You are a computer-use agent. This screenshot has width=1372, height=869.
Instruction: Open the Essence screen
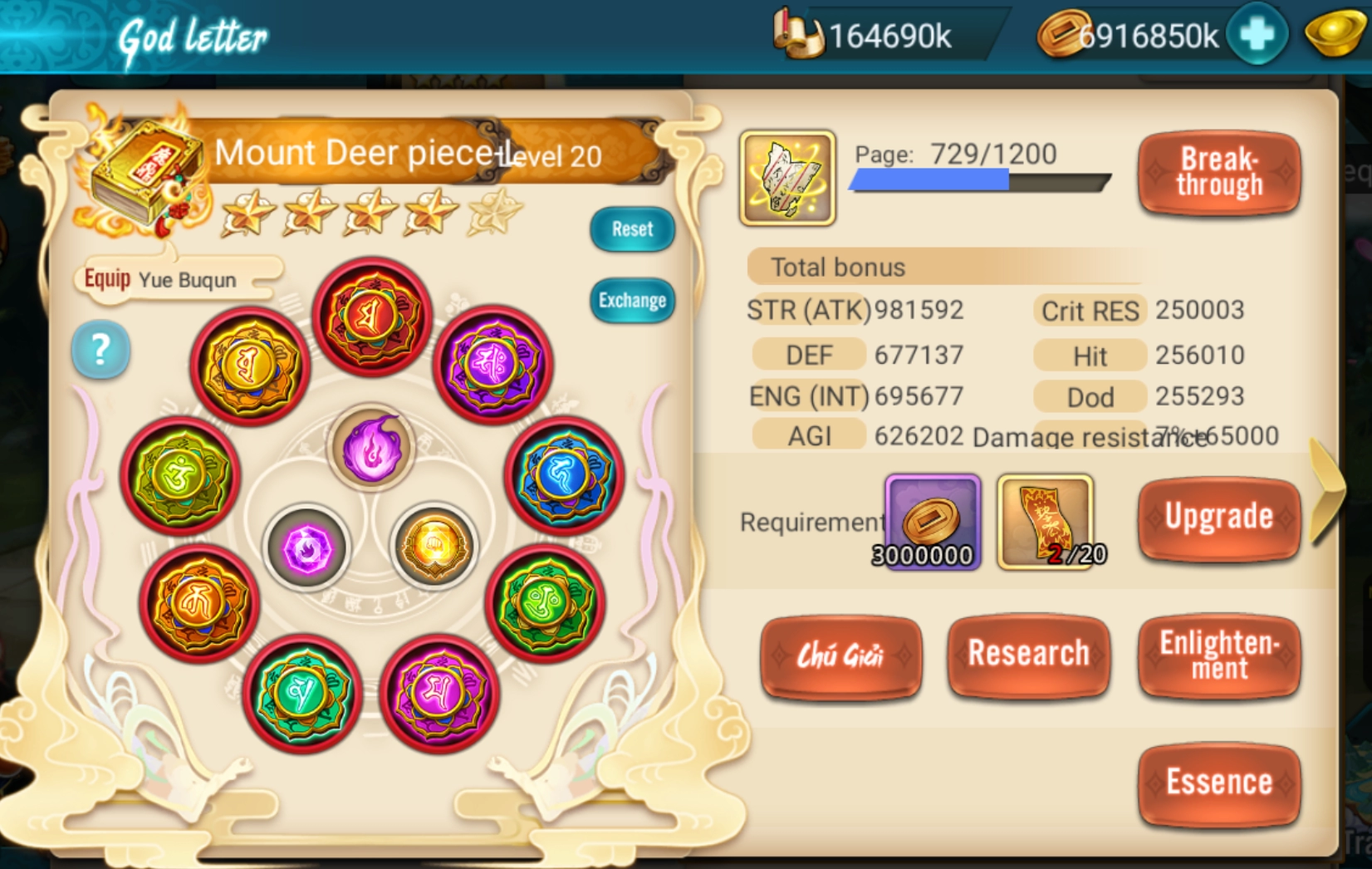(1218, 783)
